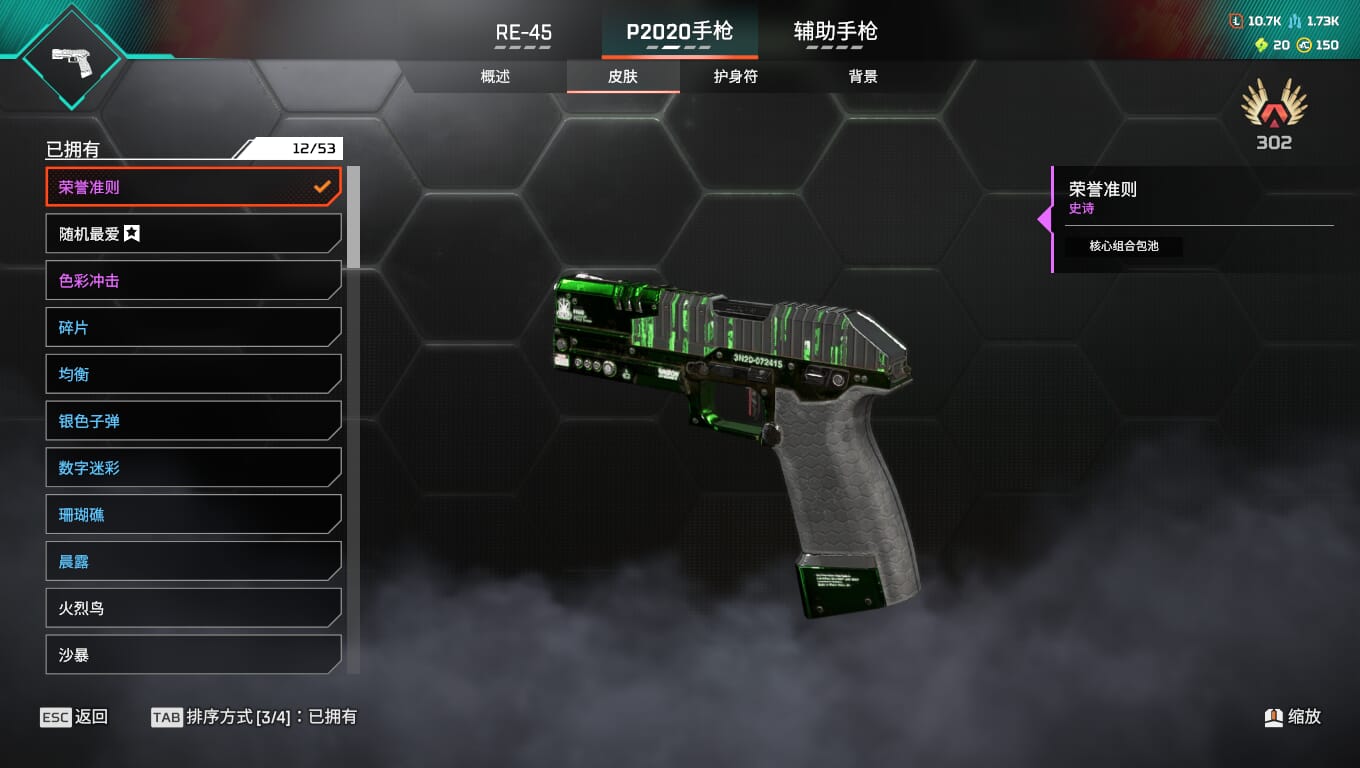This screenshot has width=1360, height=768.
Task: Click the 沙暴 skin entry
Action: (x=193, y=655)
